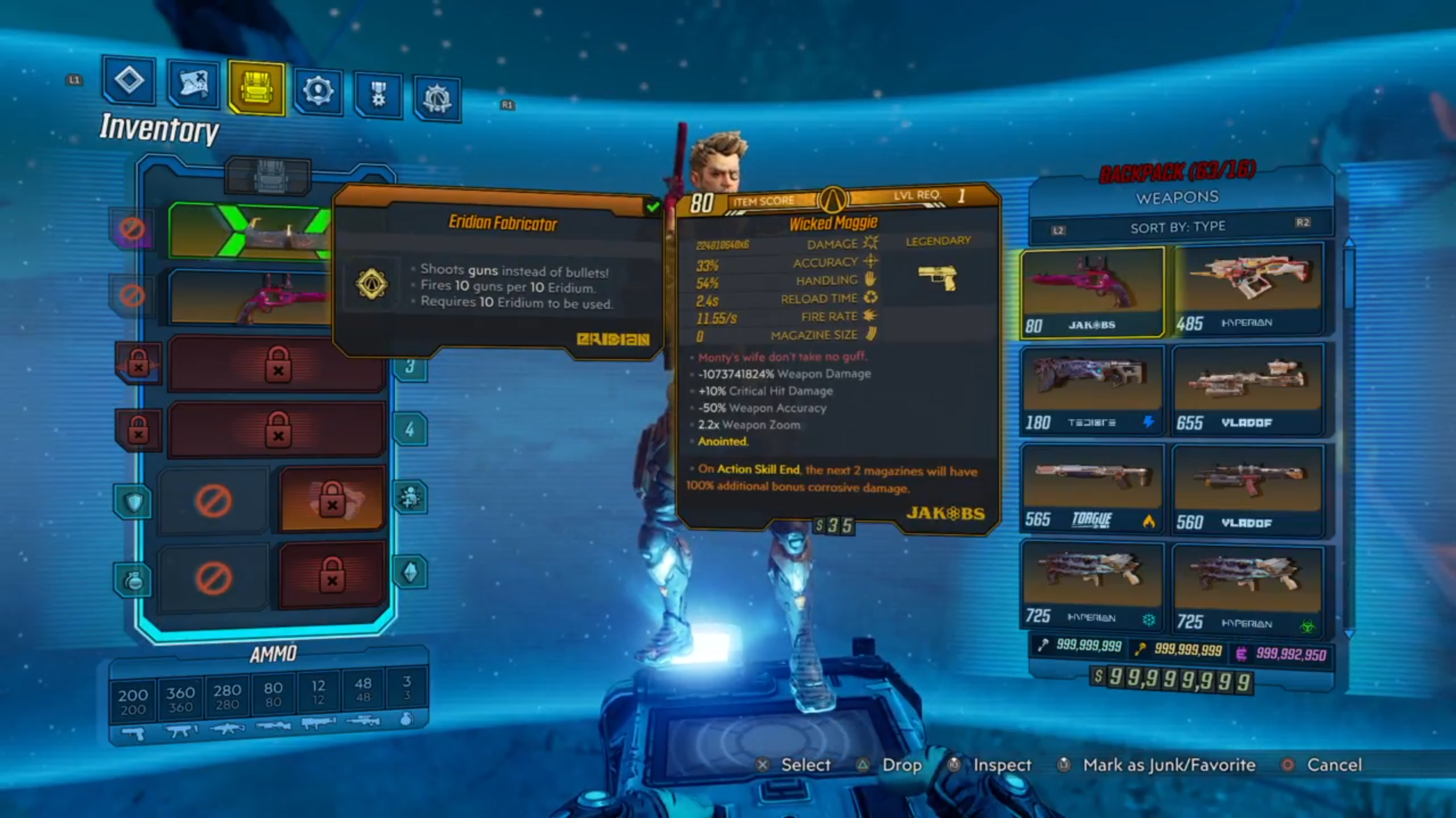Open the map tab
Screen dimensions: 1456x818
click(193, 84)
